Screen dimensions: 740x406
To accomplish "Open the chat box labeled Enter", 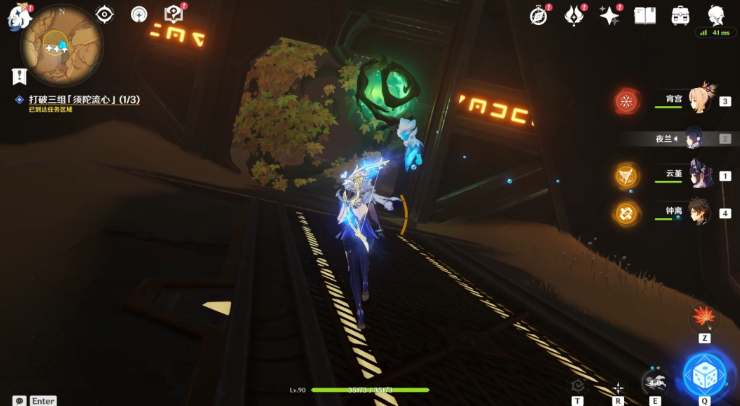I will (36, 400).
